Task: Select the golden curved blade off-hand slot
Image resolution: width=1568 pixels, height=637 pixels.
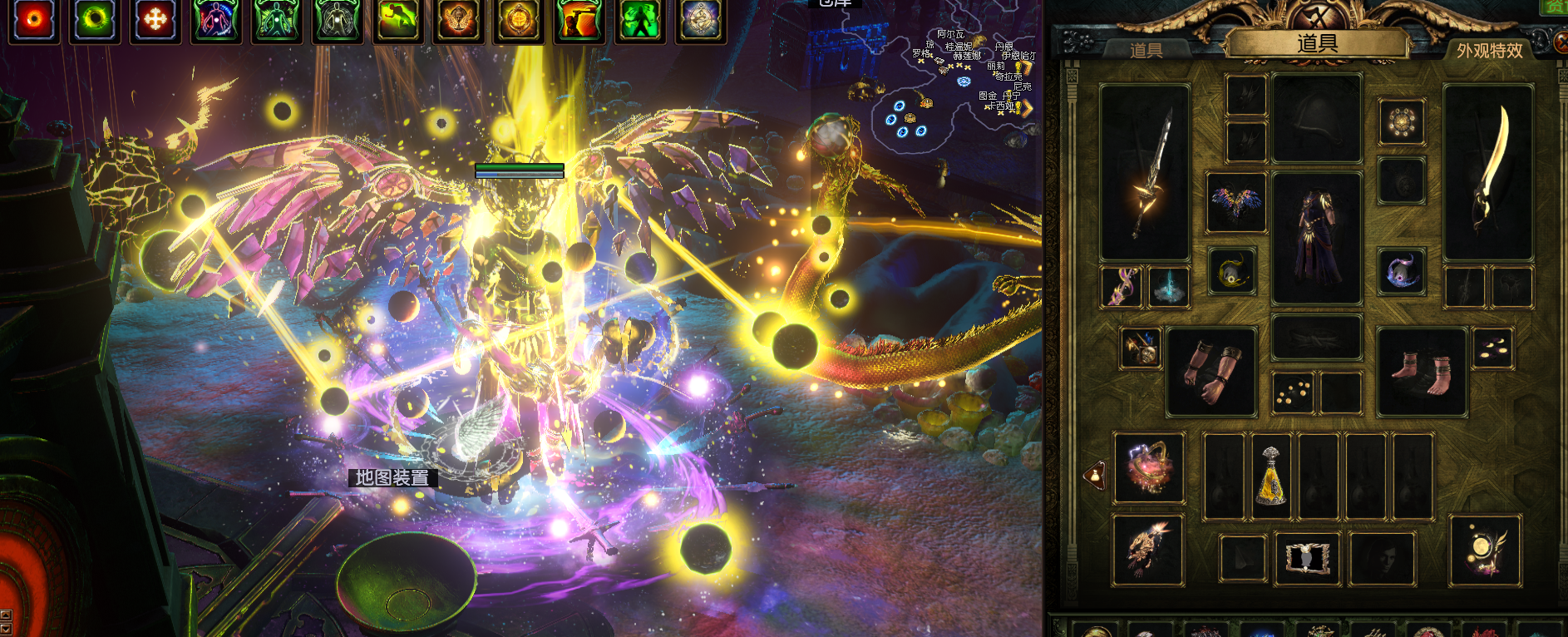Action: (x=1488, y=173)
